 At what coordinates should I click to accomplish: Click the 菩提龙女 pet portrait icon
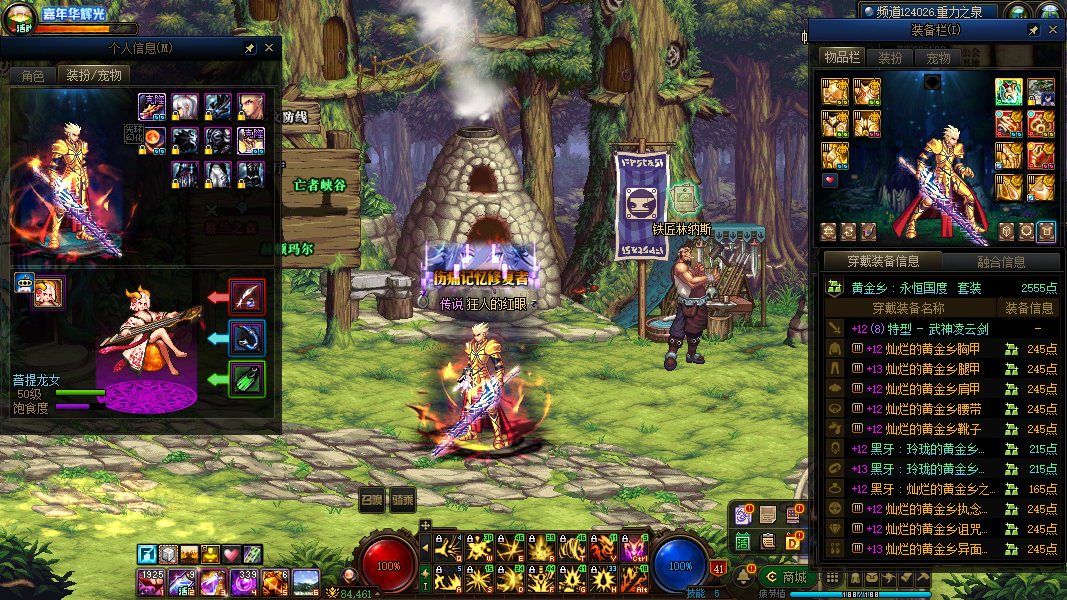(47, 293)
